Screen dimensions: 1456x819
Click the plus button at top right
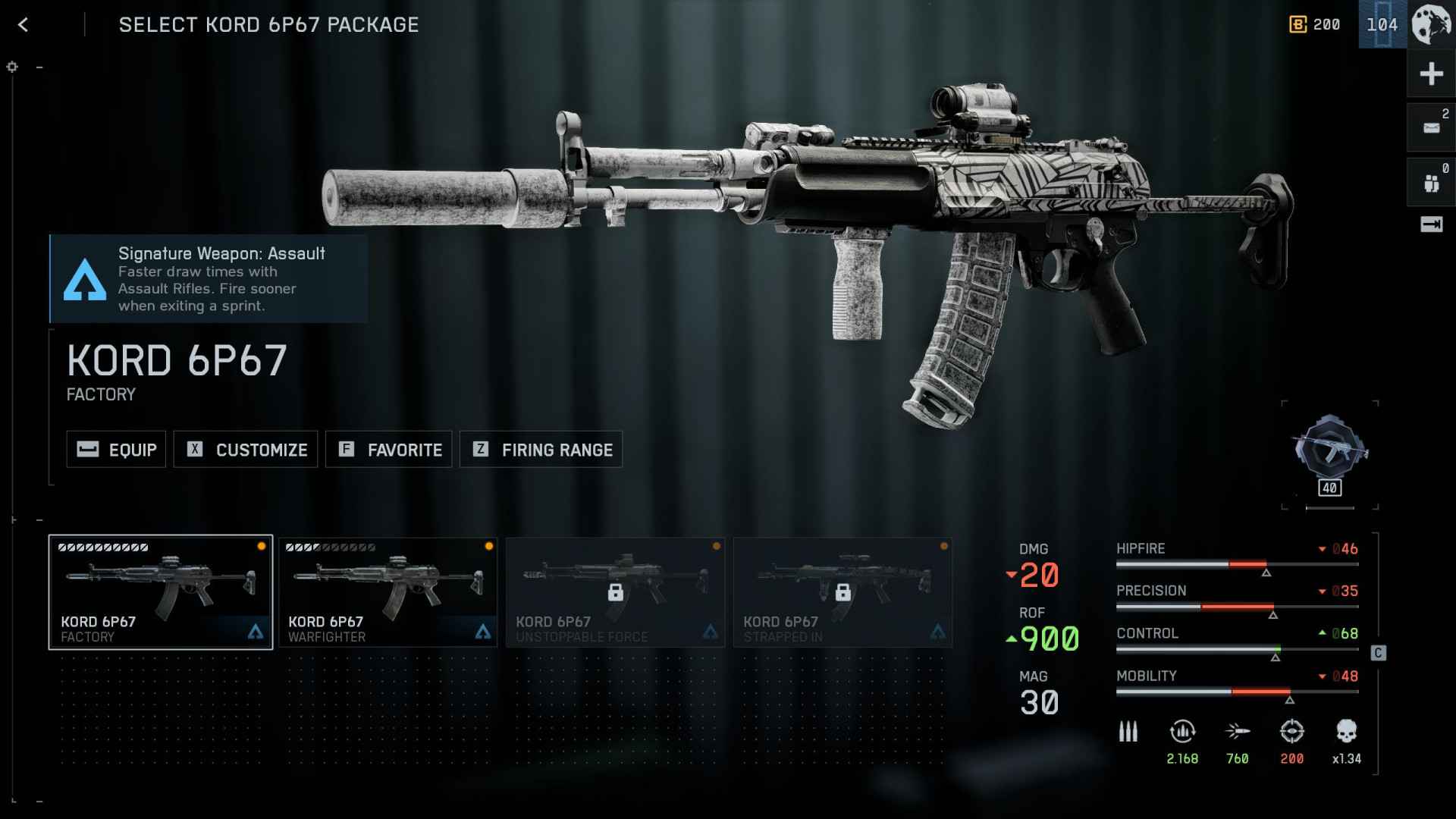click(x=1431, y=74)
